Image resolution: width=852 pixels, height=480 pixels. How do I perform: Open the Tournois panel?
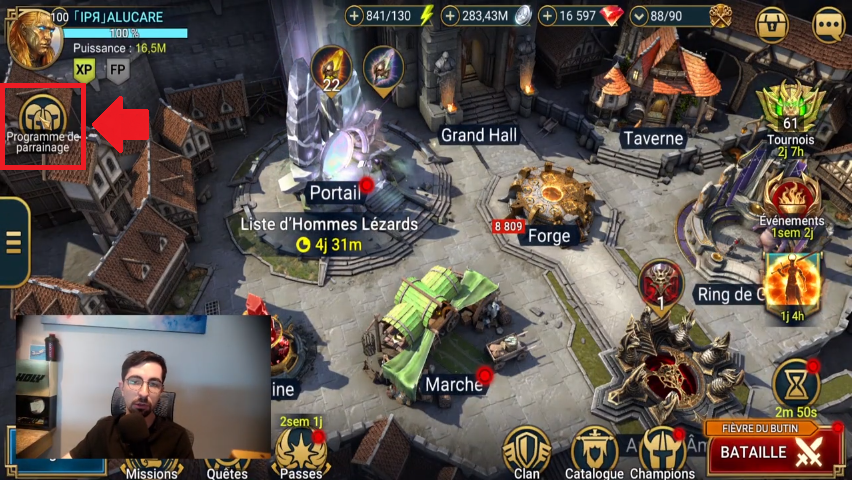791,110
